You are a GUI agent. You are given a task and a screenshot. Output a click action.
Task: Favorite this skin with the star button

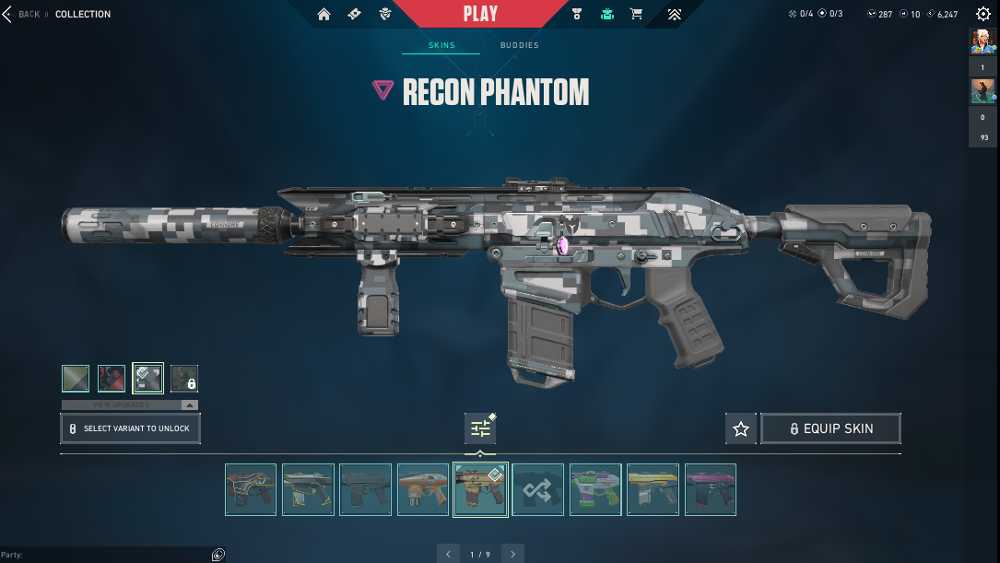[741, 428]
